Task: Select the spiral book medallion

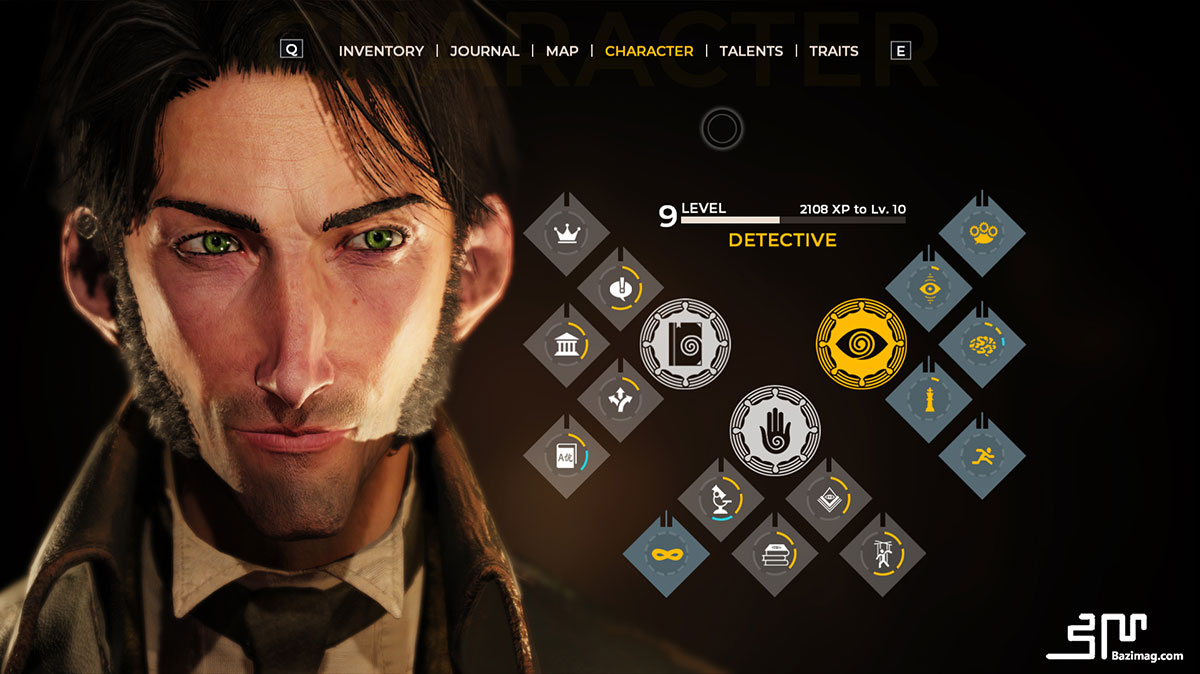Action: point(685,345)
